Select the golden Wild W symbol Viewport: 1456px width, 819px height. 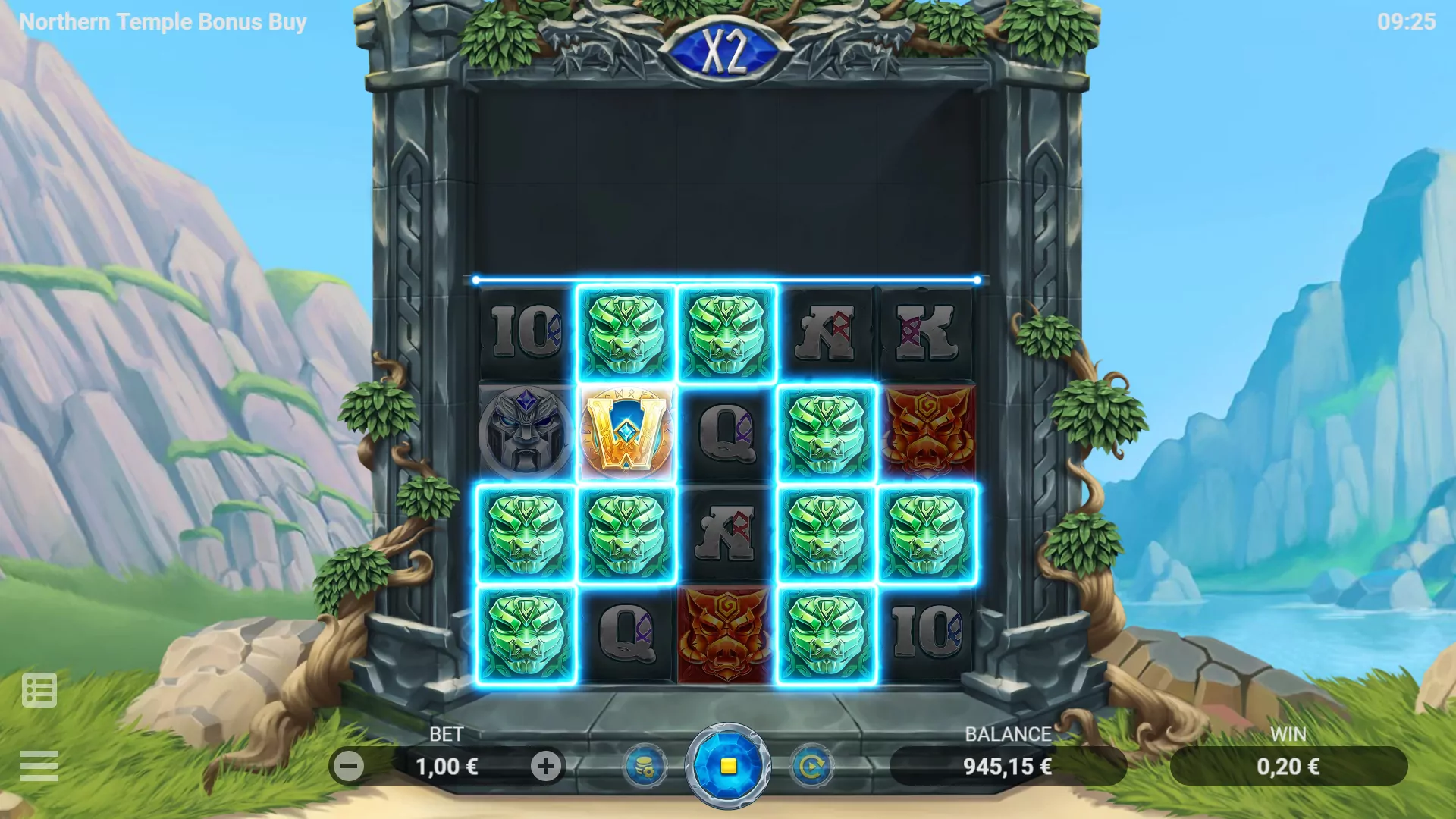(x=626, y=432)
